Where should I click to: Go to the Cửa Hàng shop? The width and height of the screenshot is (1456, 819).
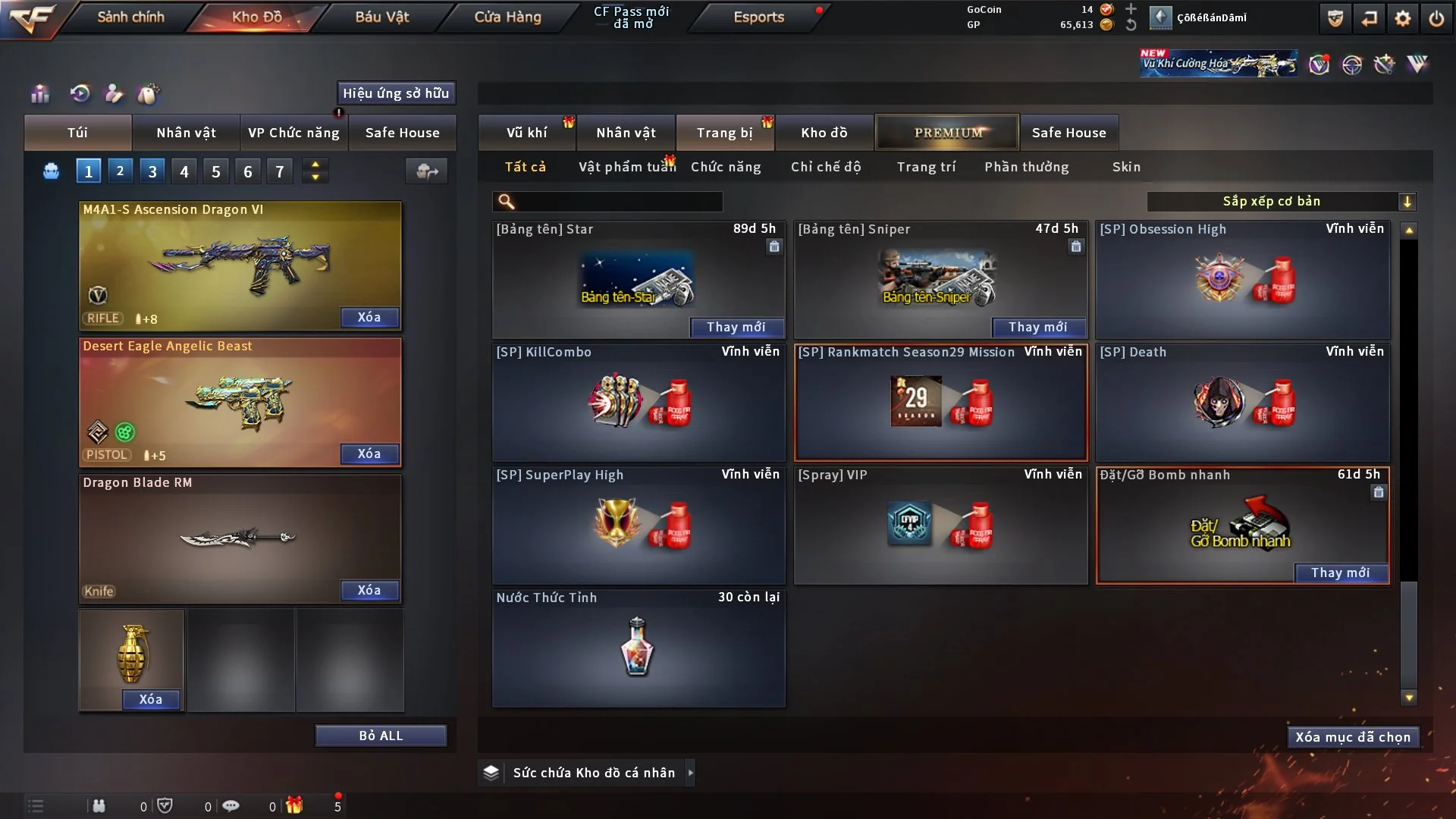[507, 17]
